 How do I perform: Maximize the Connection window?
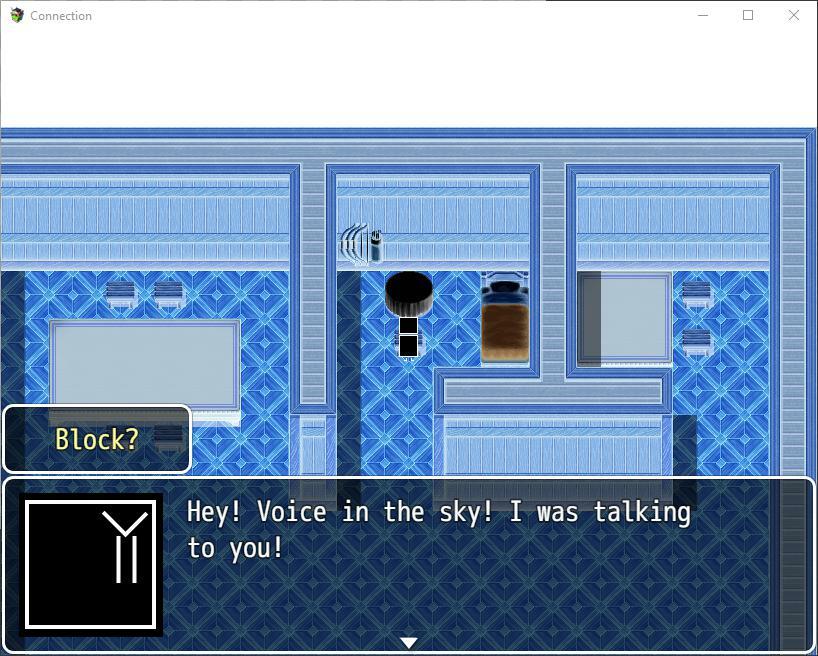click(748, 15)
